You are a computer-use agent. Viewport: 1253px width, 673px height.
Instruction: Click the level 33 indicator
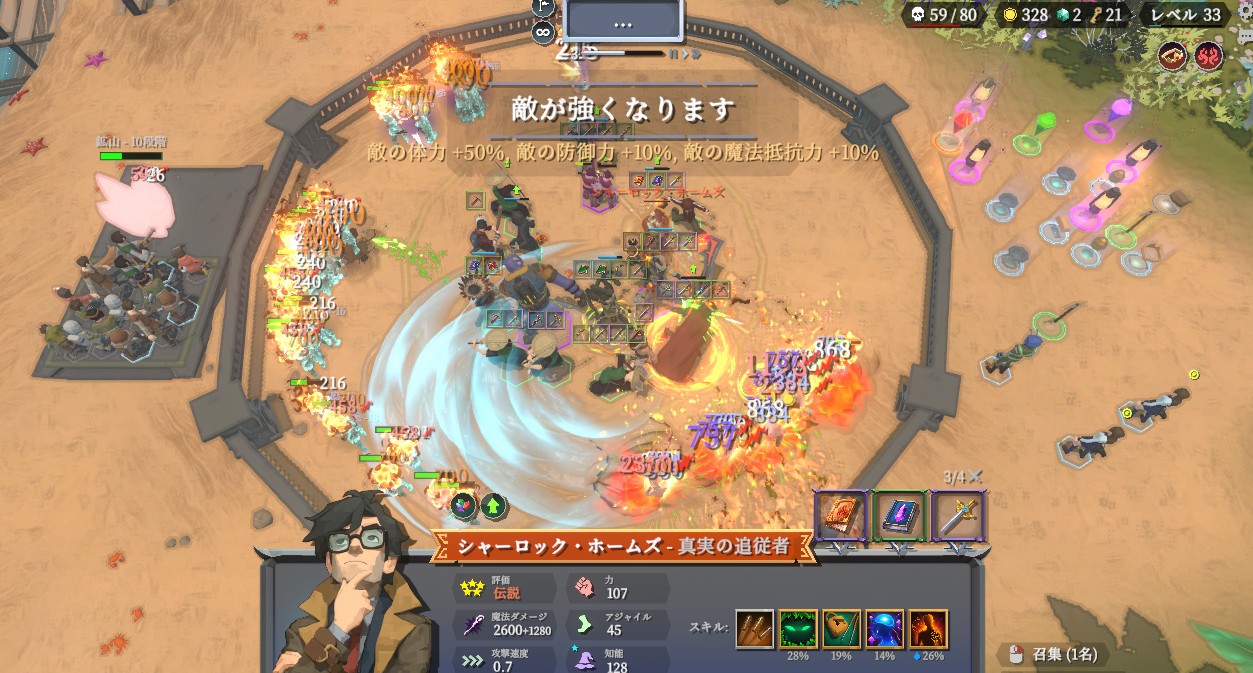1184,15
